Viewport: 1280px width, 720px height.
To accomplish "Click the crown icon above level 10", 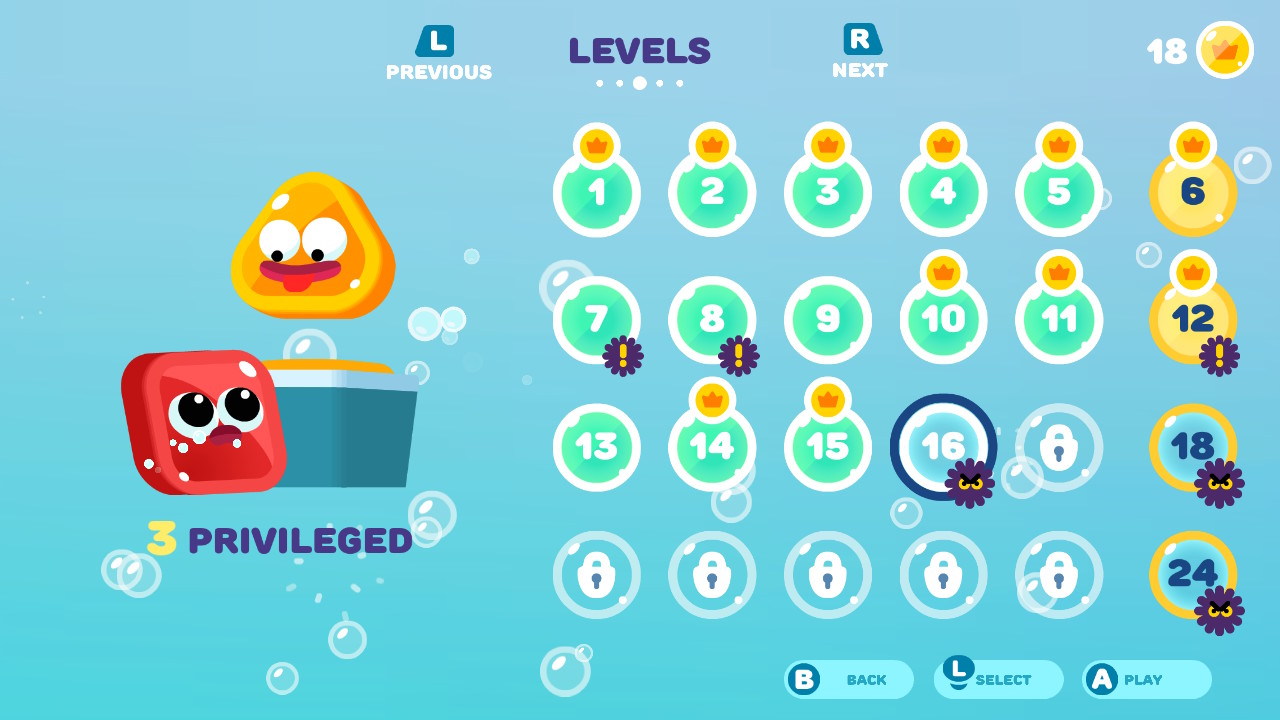I will 942,271.
